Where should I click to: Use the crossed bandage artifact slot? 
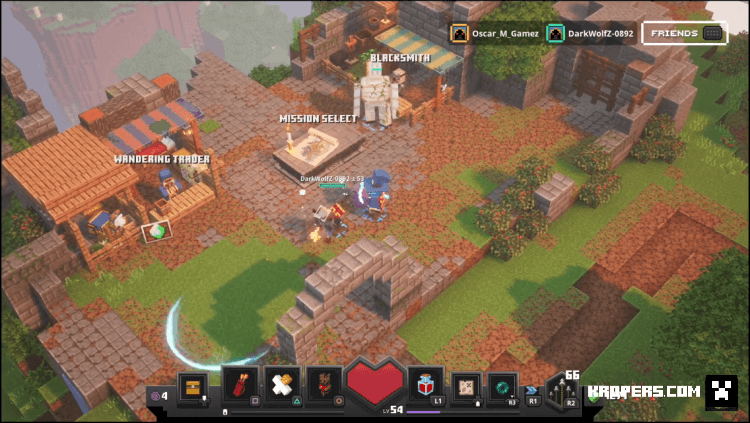tap(282, 385)
